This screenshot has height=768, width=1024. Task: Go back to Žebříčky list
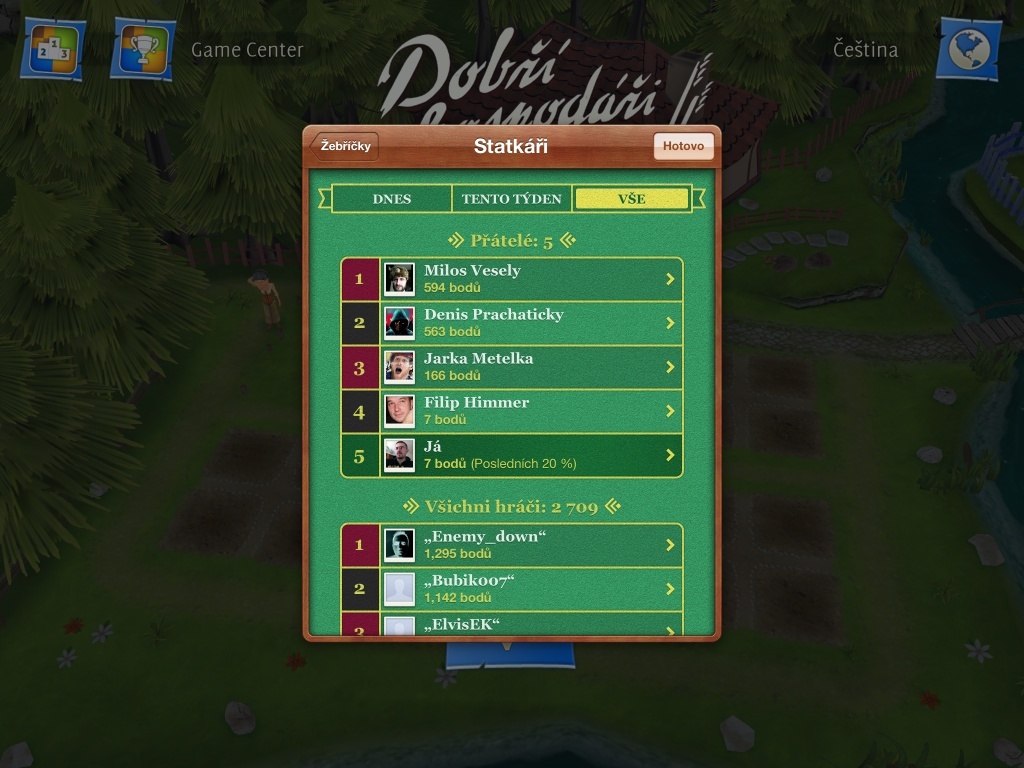pyautogui.click(x=346, y=146)
